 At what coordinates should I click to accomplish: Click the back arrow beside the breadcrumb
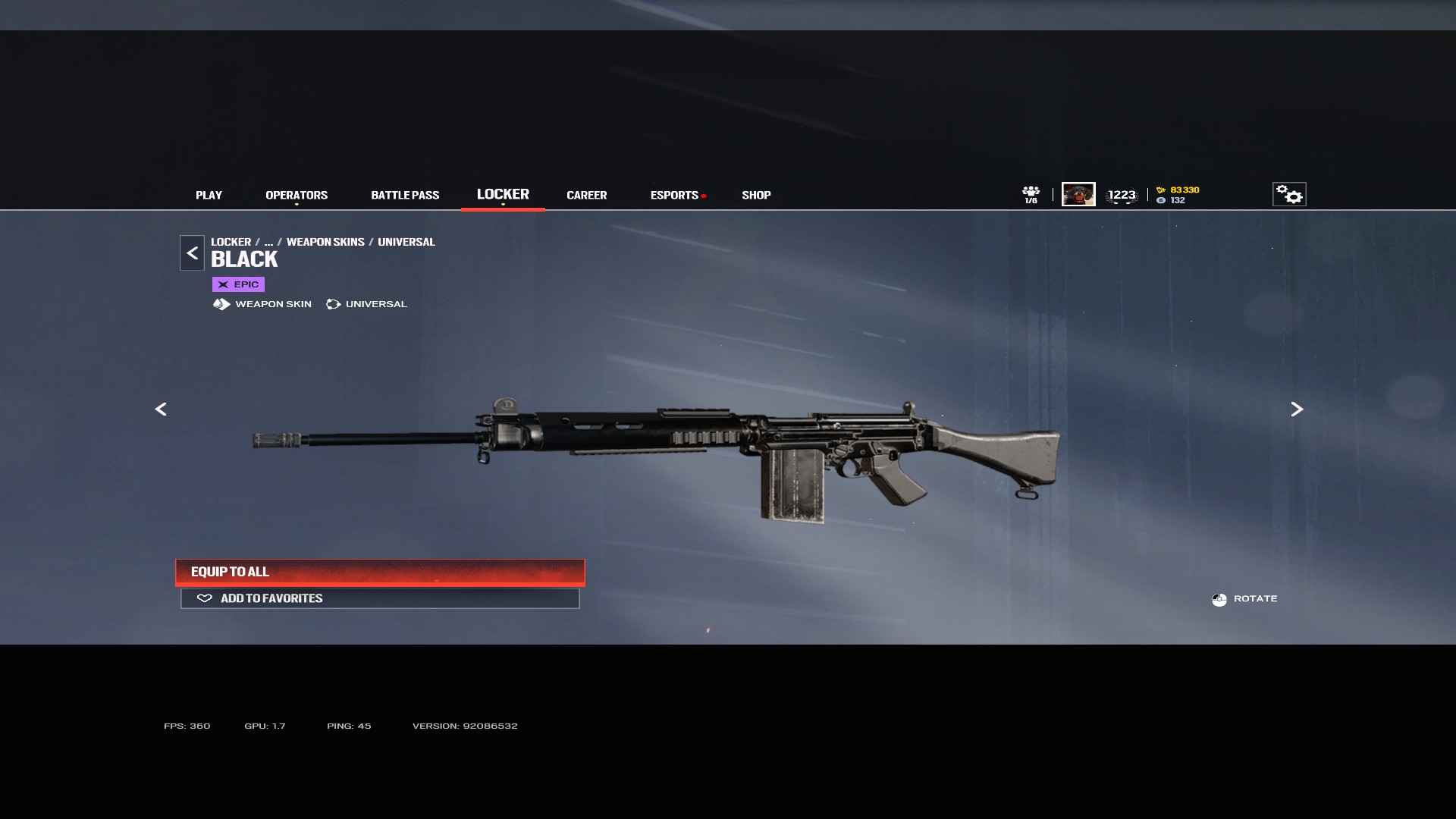[192, 253]
